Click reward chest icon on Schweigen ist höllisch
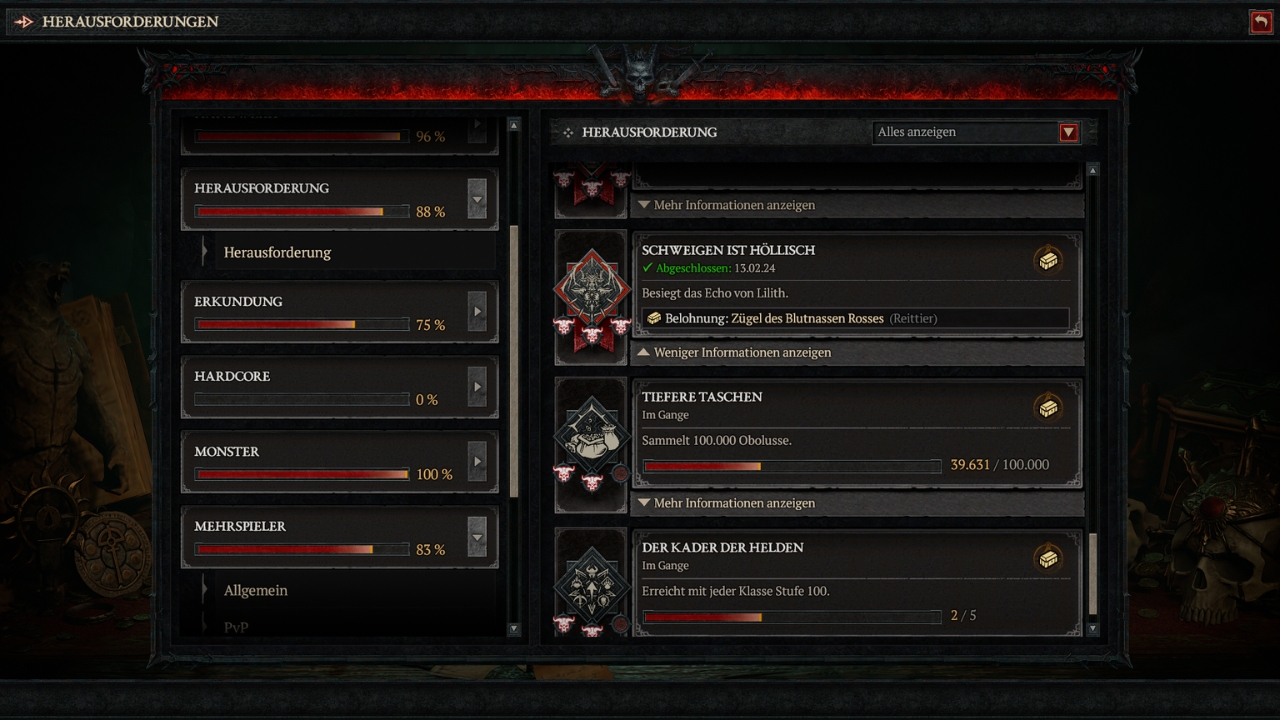The height and width of the screenshot is (720, 1280). [x=1048, y=261]
